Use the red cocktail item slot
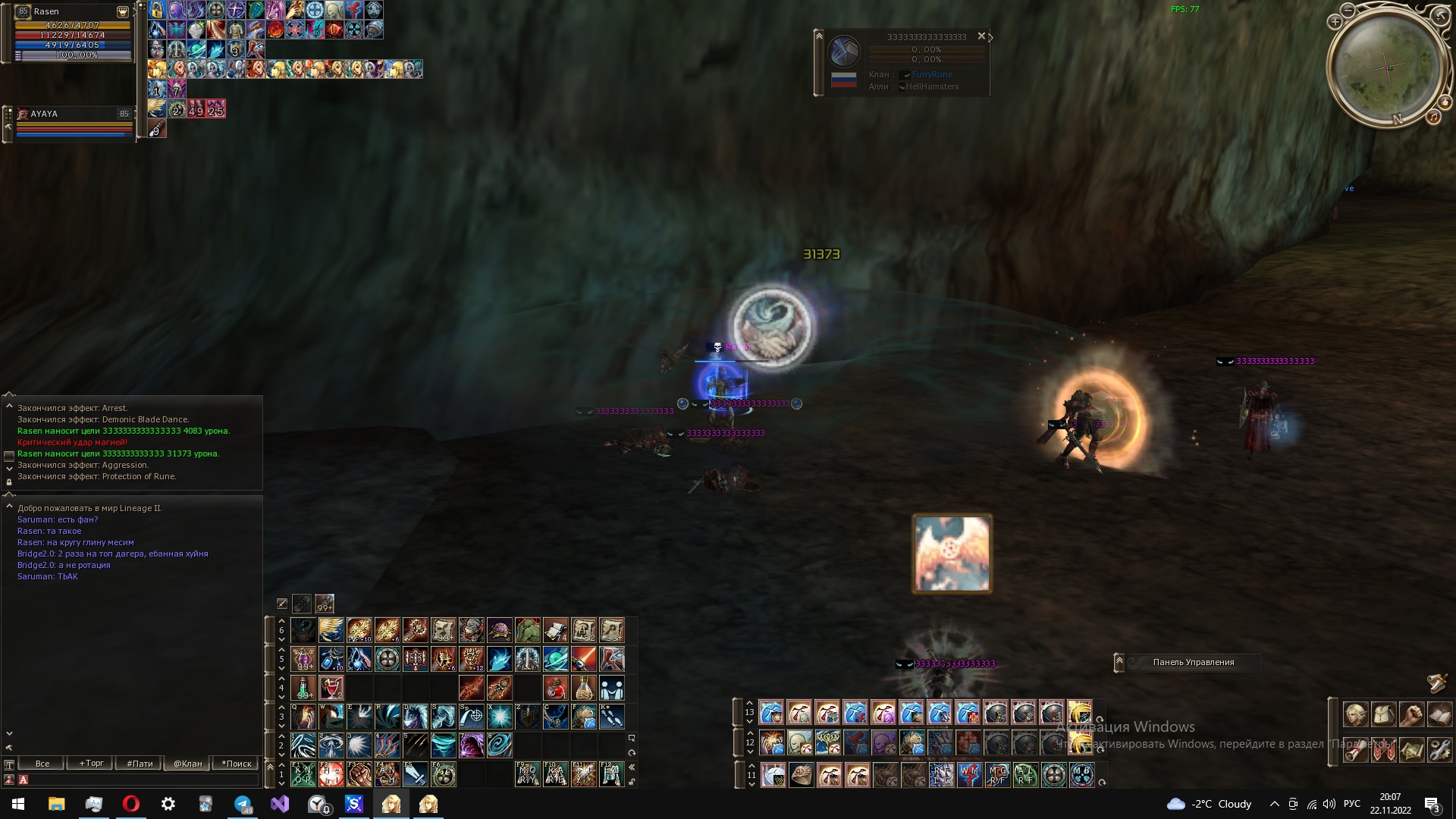 pos(331,688)
